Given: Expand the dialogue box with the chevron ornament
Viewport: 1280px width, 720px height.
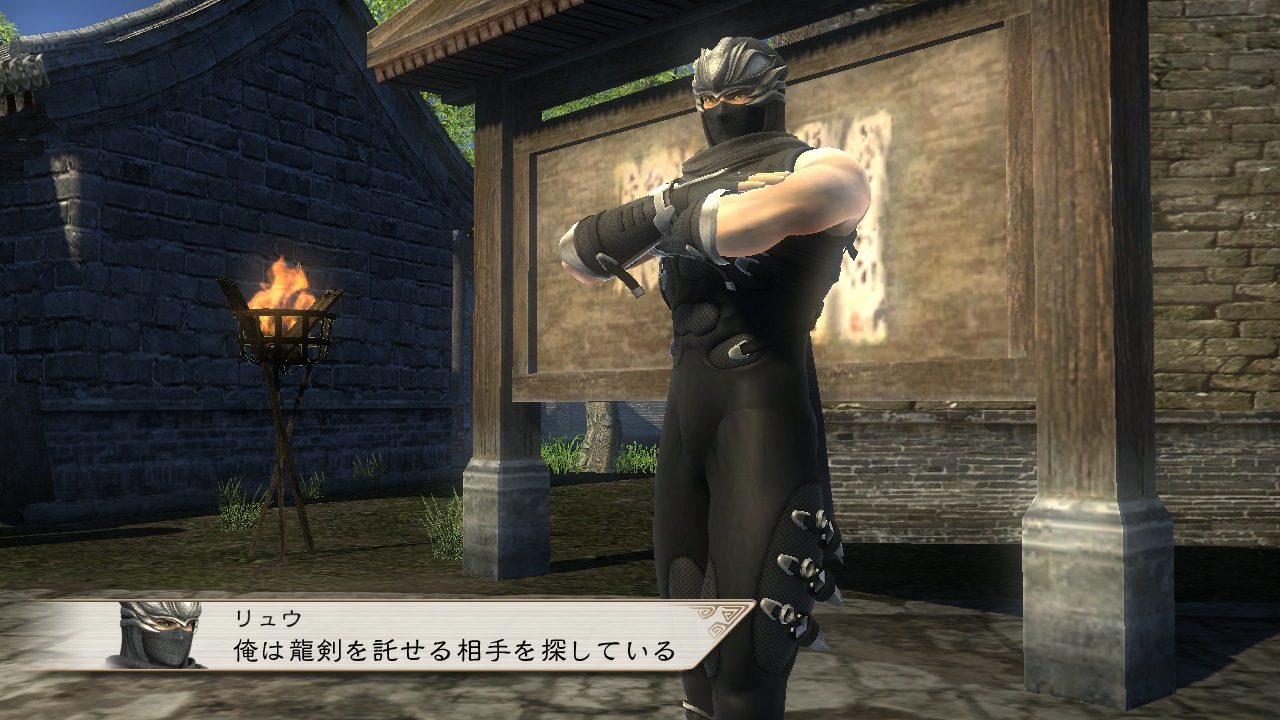Looking at the screenshot, I should [718, 618].
